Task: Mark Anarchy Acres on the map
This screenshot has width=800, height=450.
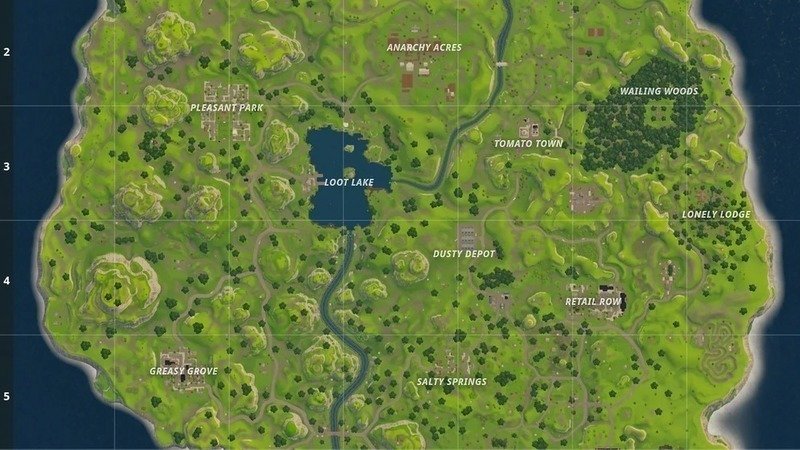Action: pyautogui.click(x=424, y=47)
